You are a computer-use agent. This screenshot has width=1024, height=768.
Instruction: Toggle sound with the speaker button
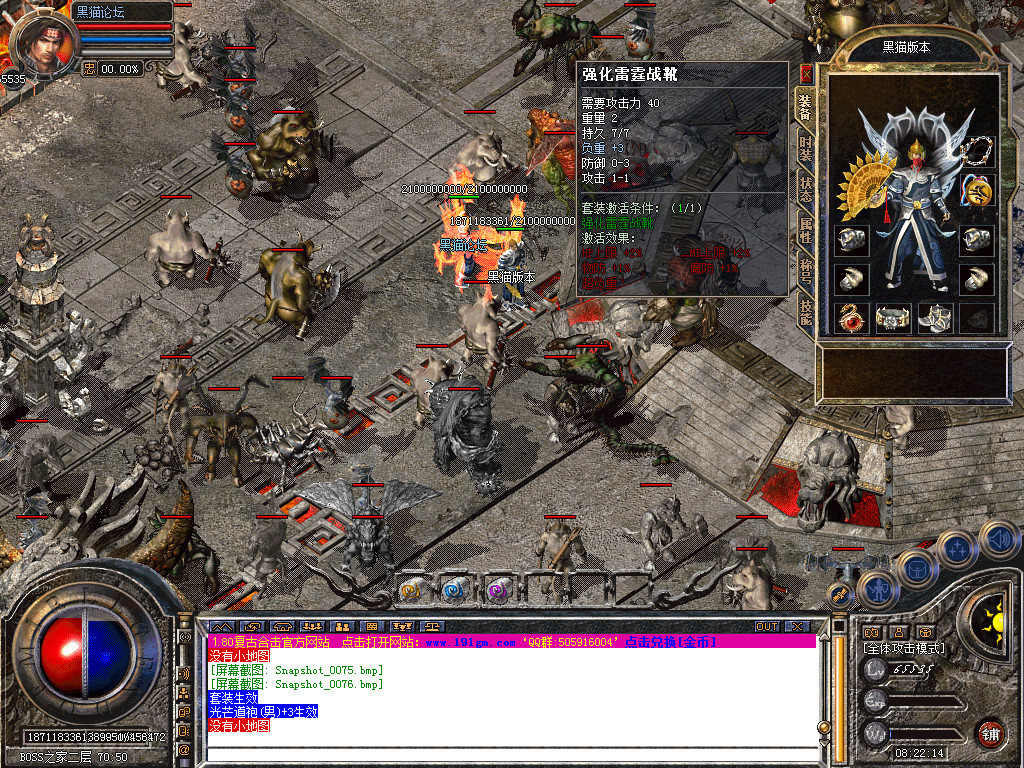click(997, 539)
